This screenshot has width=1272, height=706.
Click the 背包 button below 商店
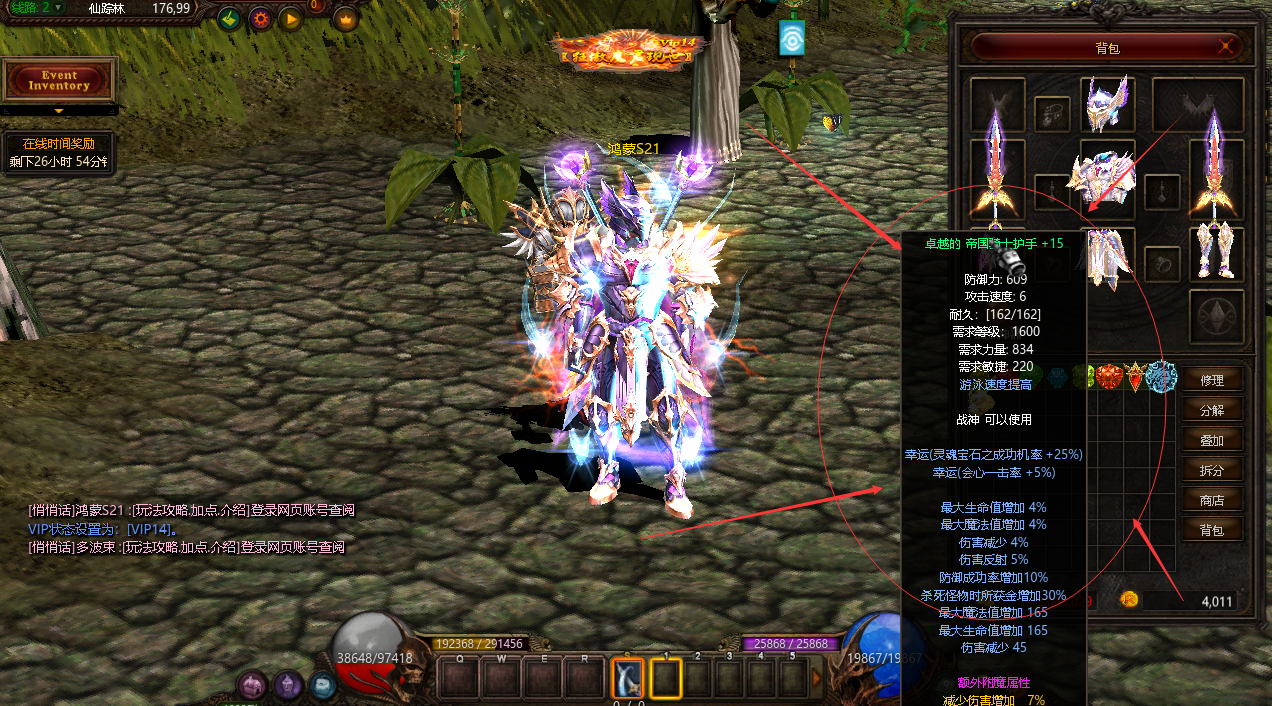click(1212, 530)
